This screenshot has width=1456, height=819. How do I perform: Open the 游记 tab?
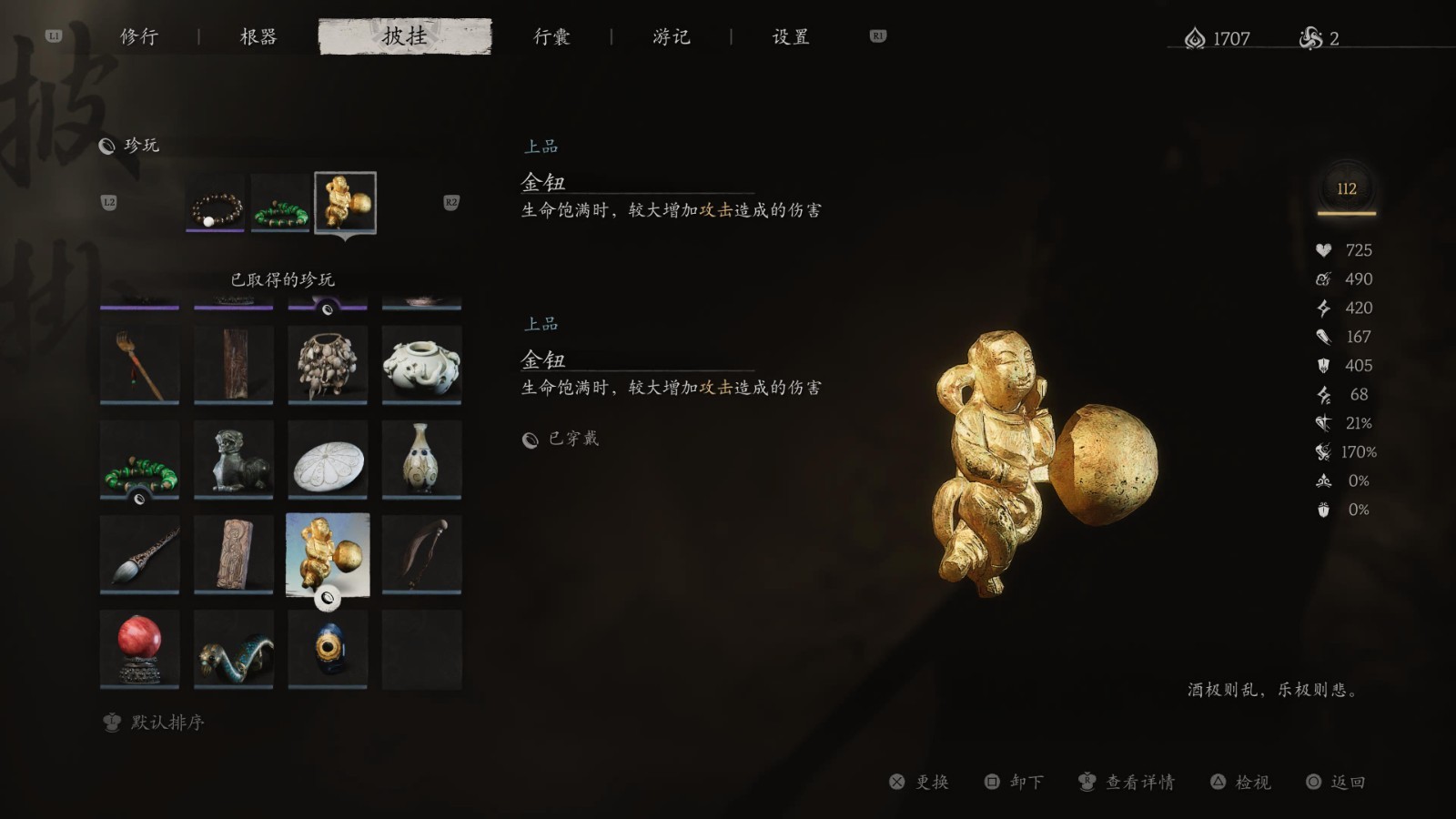pos(672,36)
